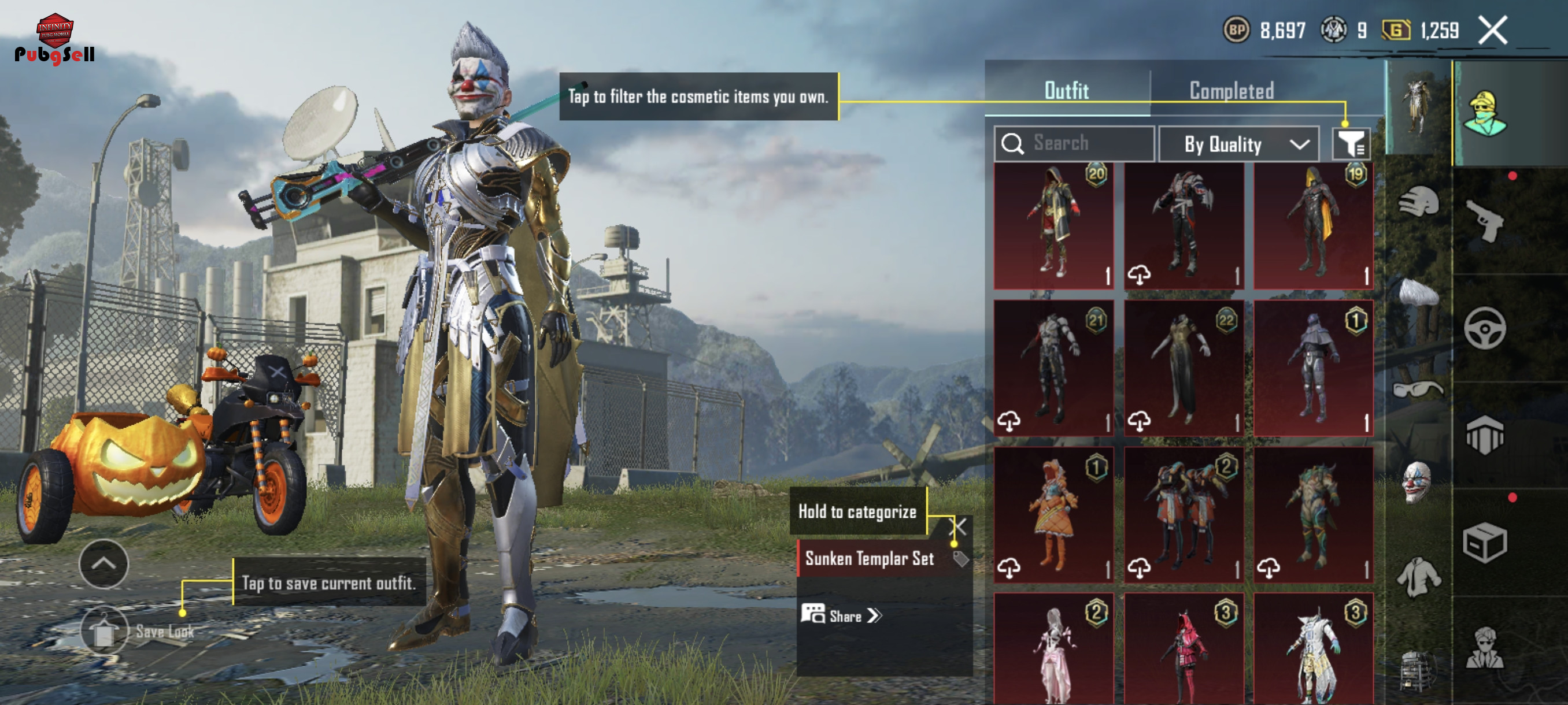This screenshot has width=1568, height=705.
Task: Open the crate box section
Action: pos(1485,543)
